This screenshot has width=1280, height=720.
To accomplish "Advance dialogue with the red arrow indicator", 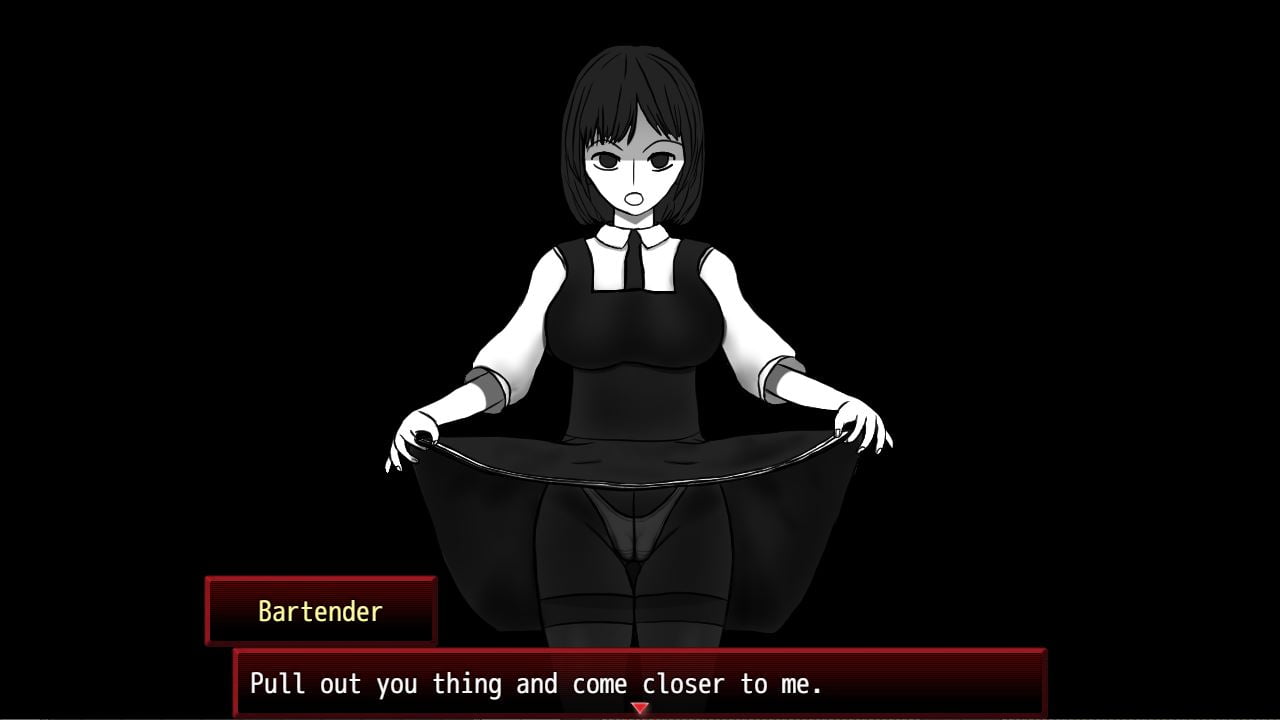I will pos(640,708).
